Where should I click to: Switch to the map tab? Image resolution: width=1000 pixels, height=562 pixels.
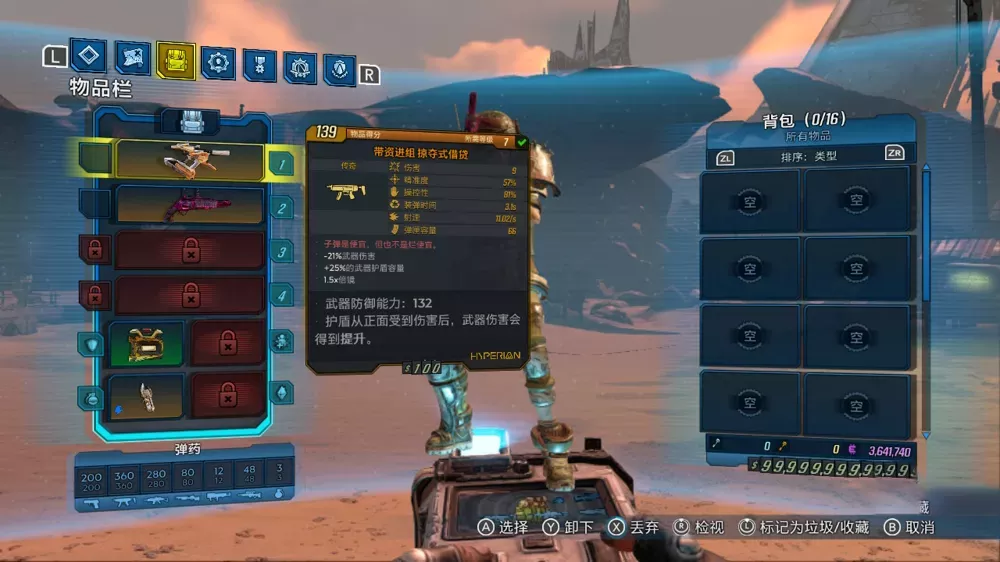(132, 59)
